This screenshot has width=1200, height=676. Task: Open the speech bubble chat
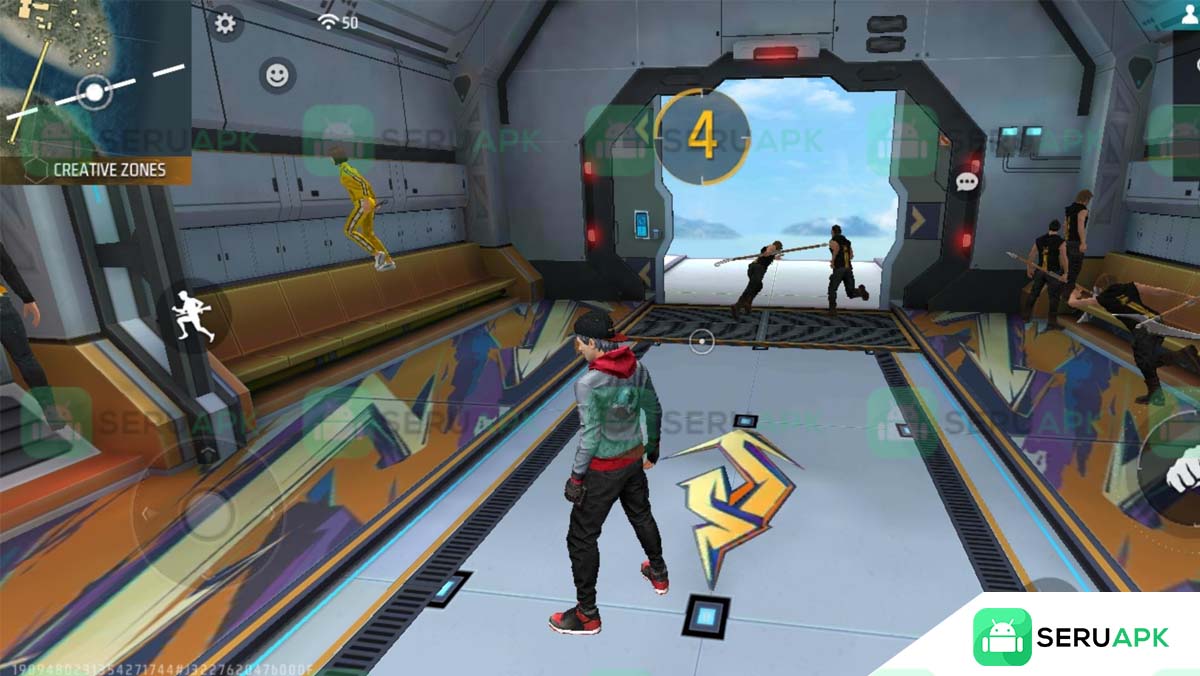click(967, 182)
